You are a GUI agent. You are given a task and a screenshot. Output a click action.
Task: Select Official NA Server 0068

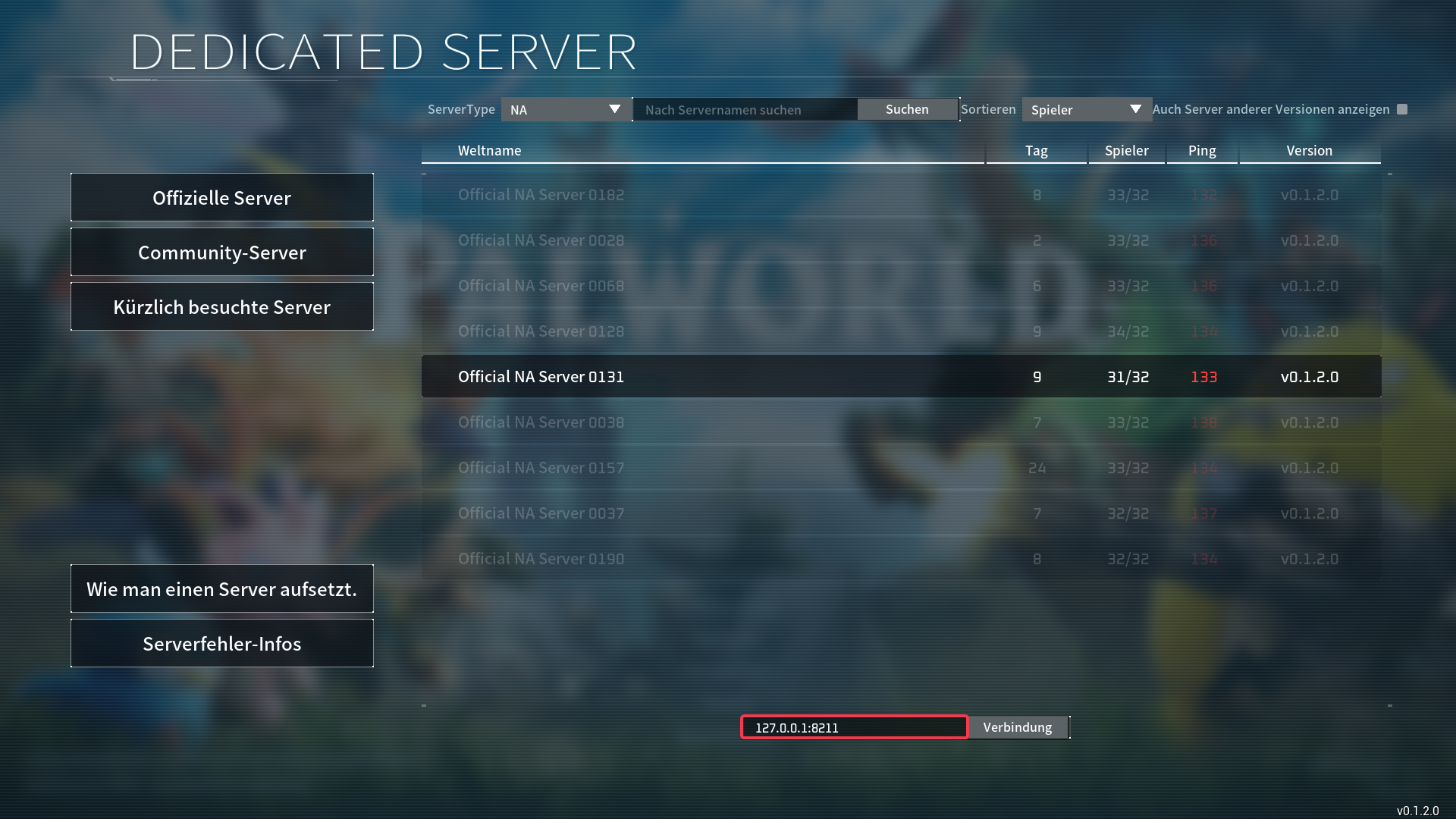pos(901,286)
